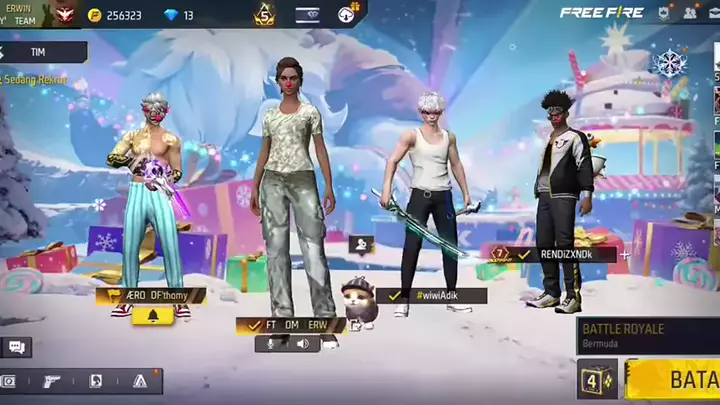Open the squad size dice showing 4
The height and width of the screenshot is (405, 720).
[596, 381]
